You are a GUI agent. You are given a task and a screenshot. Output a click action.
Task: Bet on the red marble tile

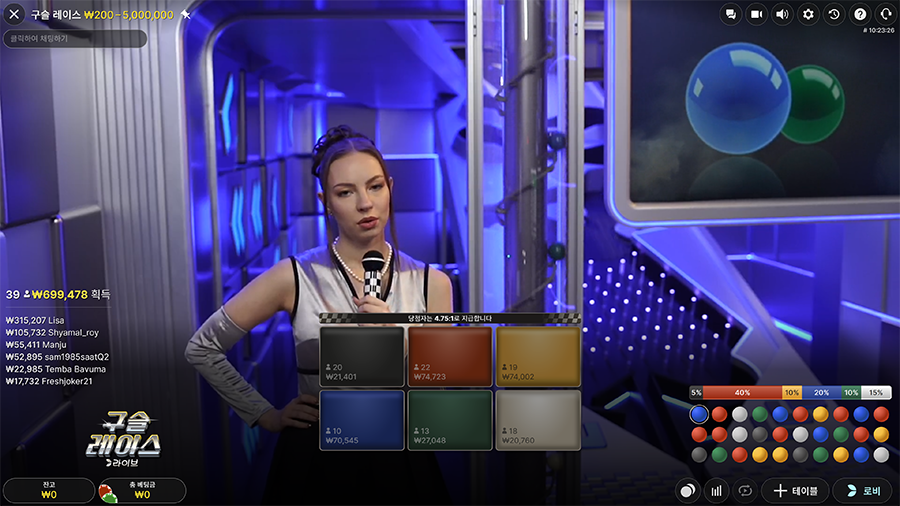click(x=450, y=356)
